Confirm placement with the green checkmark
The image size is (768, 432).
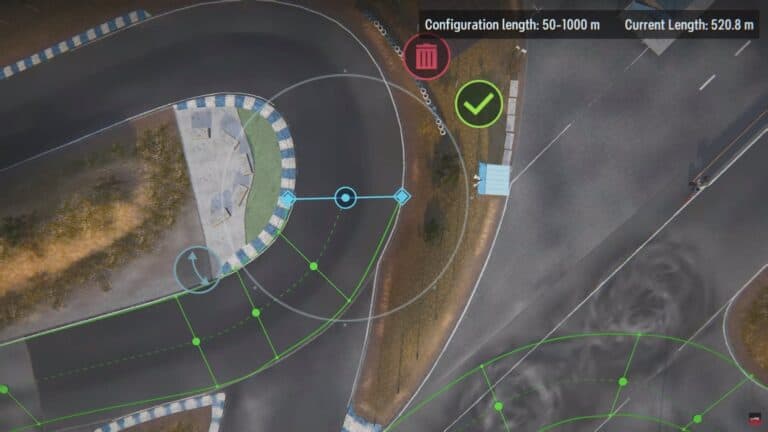click(x=478, y=103)
